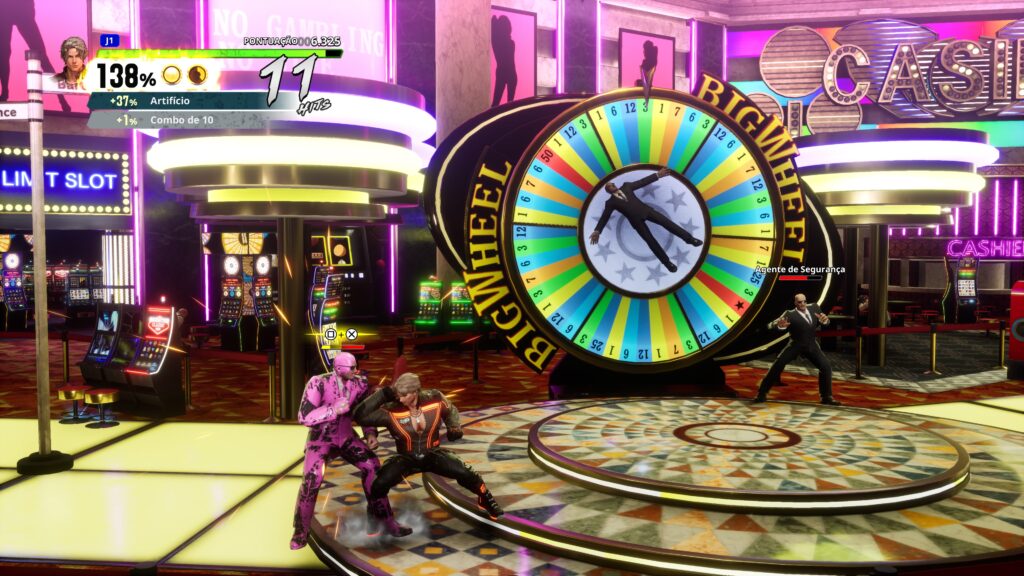Select the full gold gauge token
Viewport: 1024px width, 576px height.
pos(172,75)
